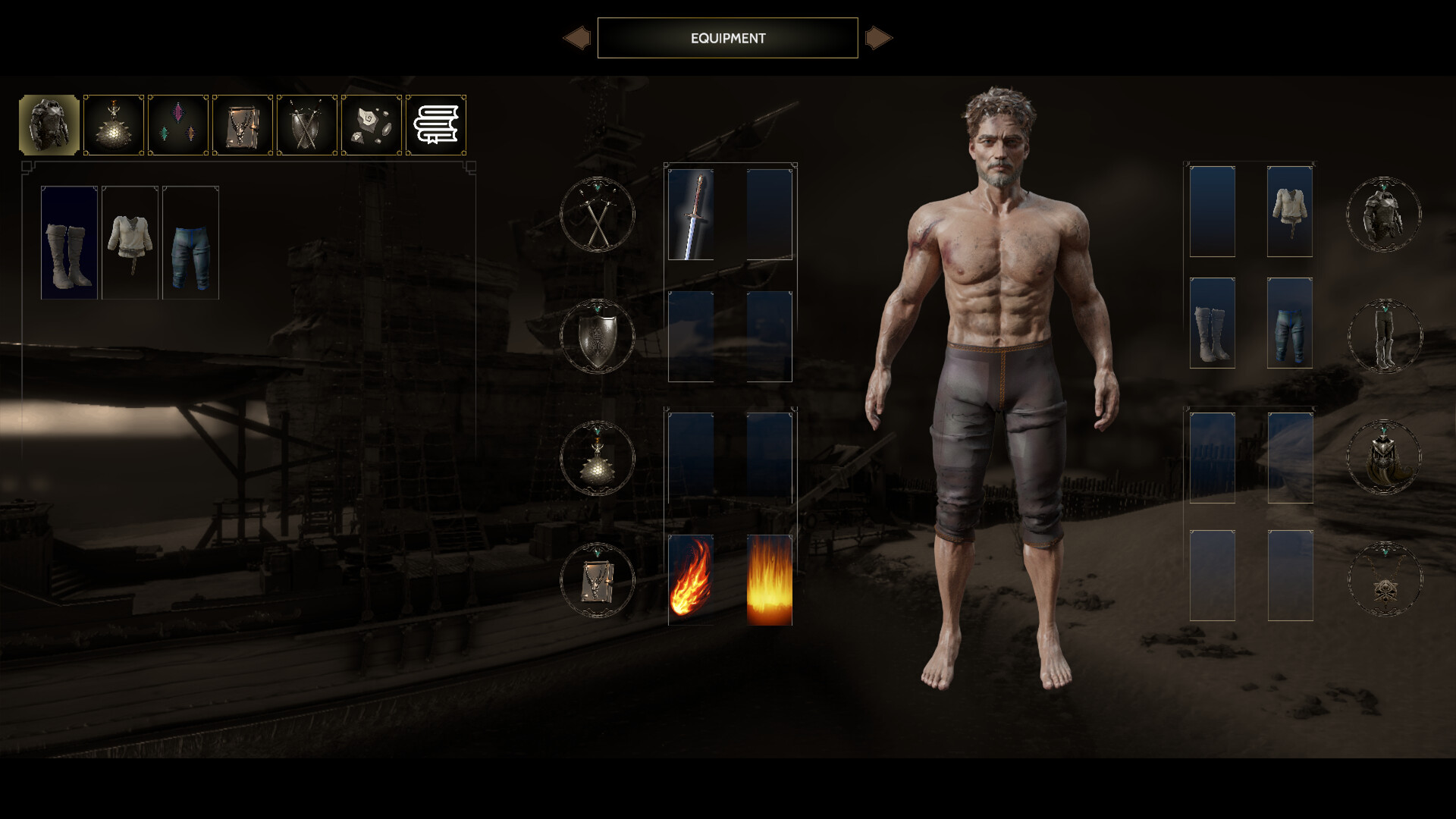The image size is (1456, 819).
Task: Choose the wall of flames spell slot
Action: tap(770, 580)
